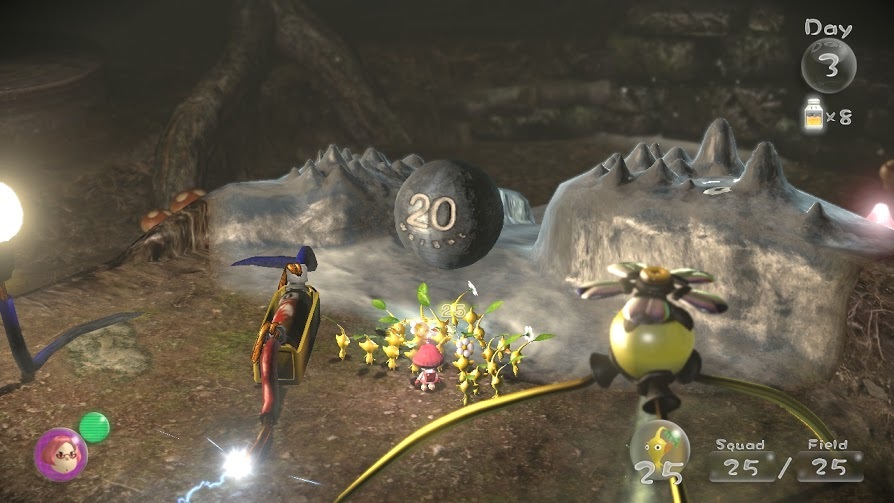Click the juice bottle icon
The image size is (894, 503).
(814, 114)
